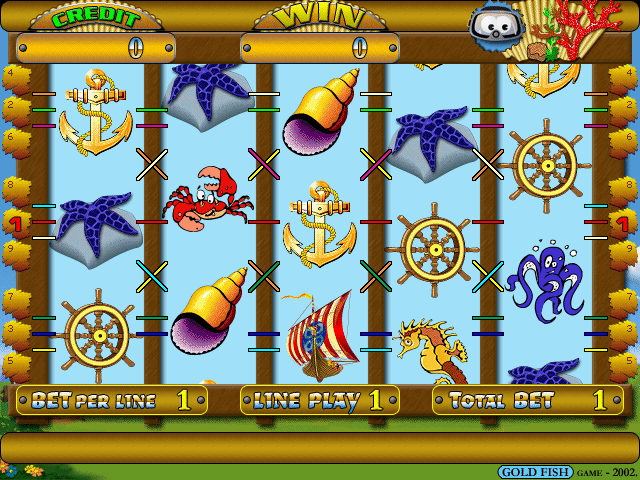
Task: Pick payline marker number 3
Action: click(11, 328)
